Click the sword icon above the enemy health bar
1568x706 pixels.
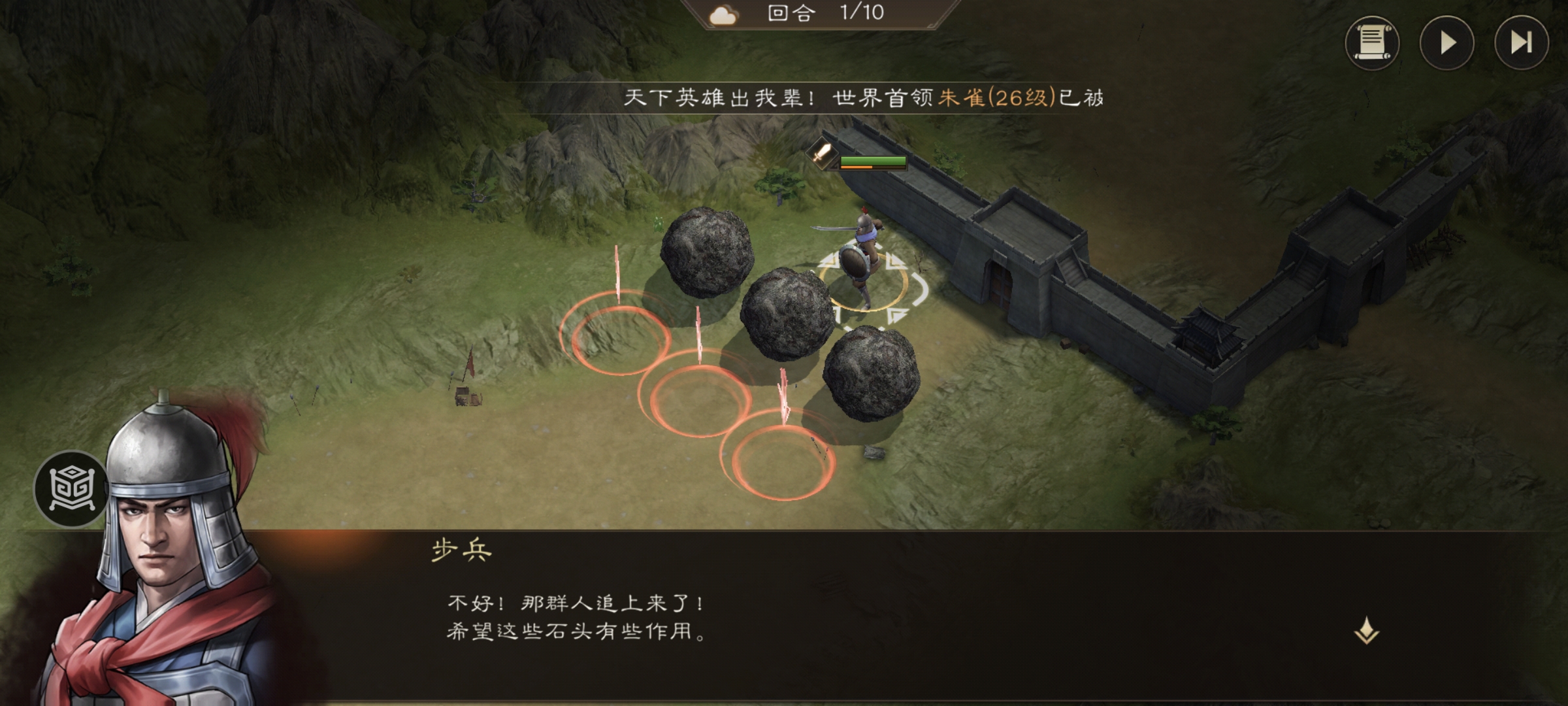[822, 156]
